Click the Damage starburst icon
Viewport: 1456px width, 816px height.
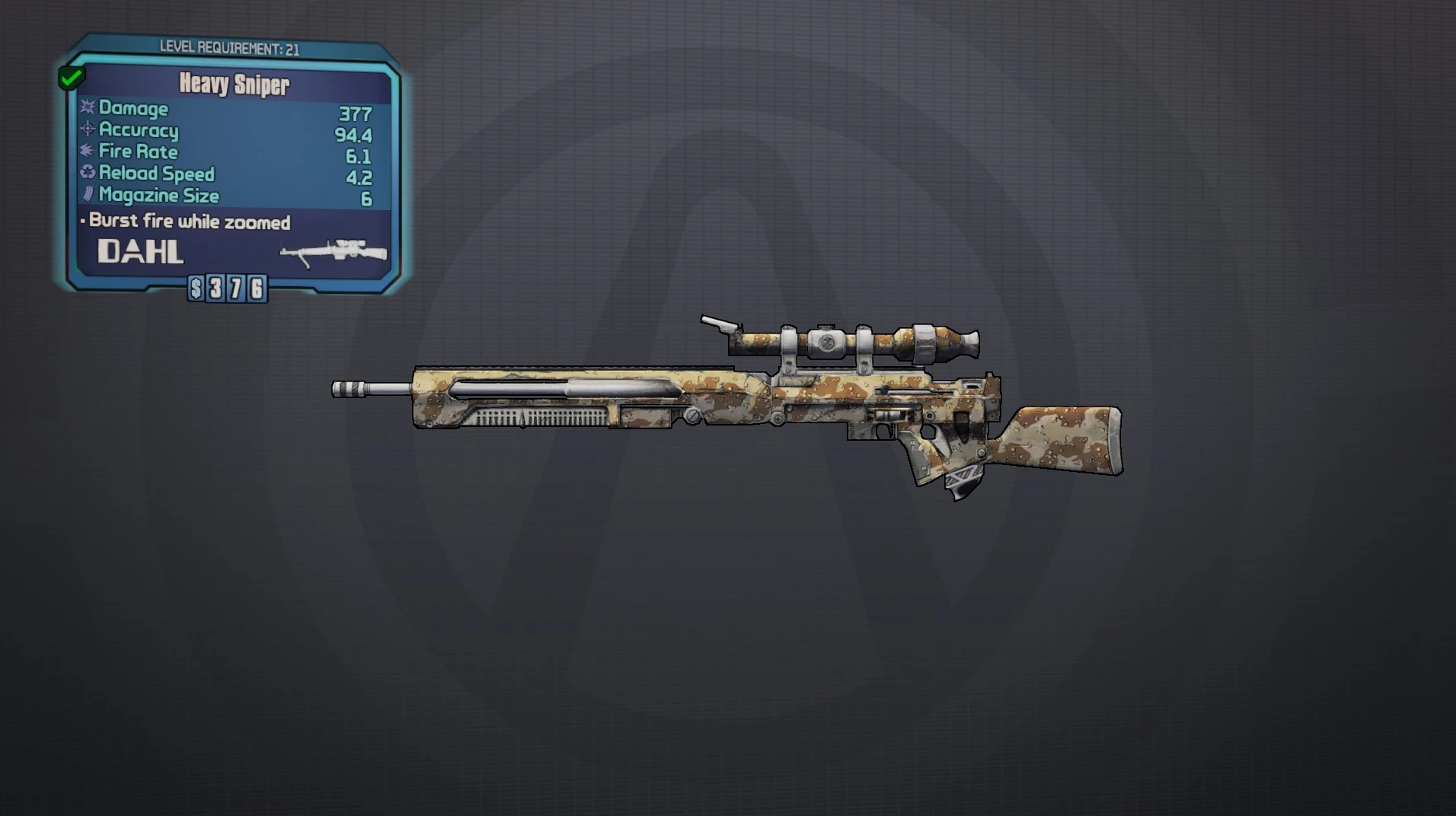tap(86, 109)
